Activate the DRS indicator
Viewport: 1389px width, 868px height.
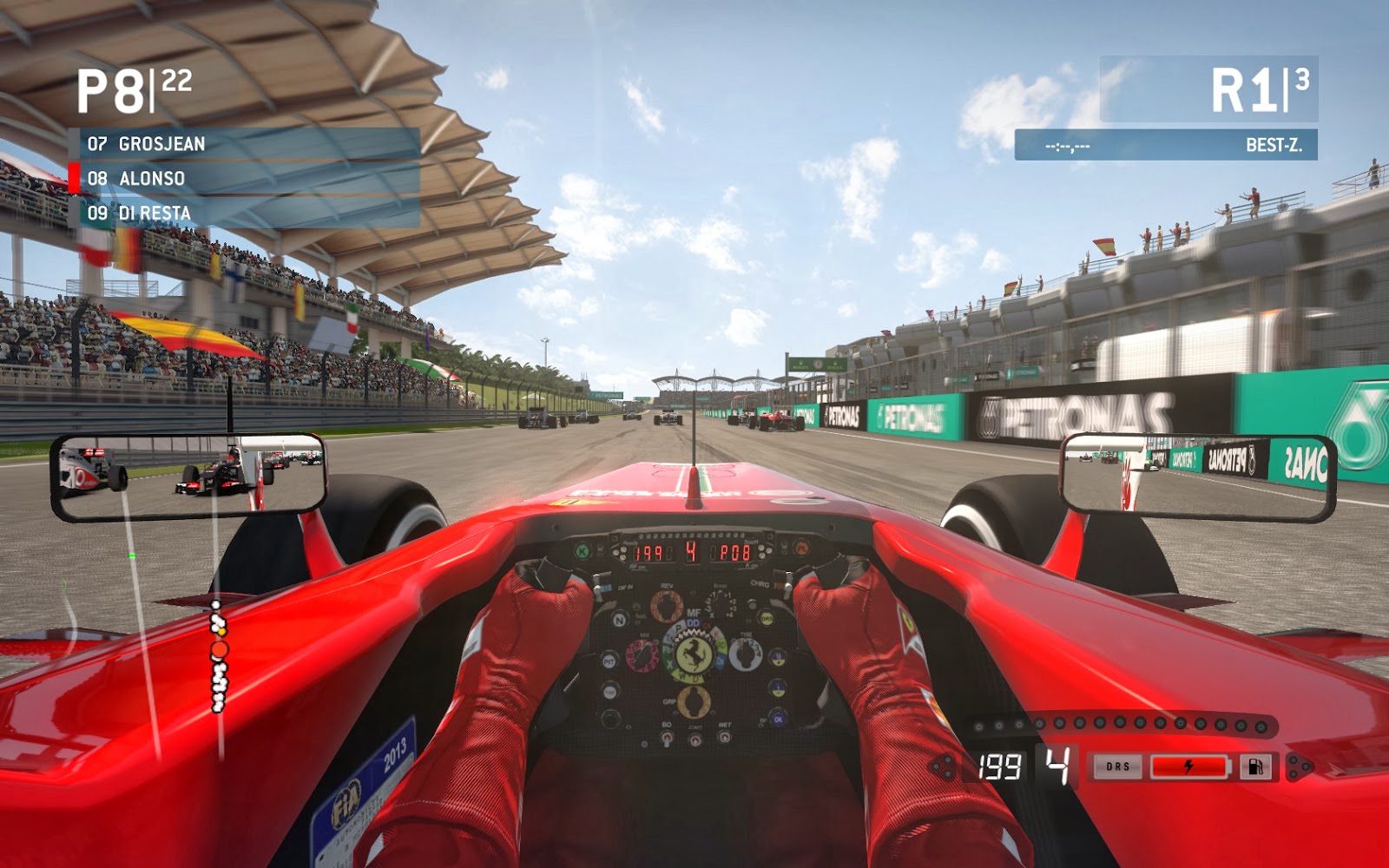coord(1117,767)
